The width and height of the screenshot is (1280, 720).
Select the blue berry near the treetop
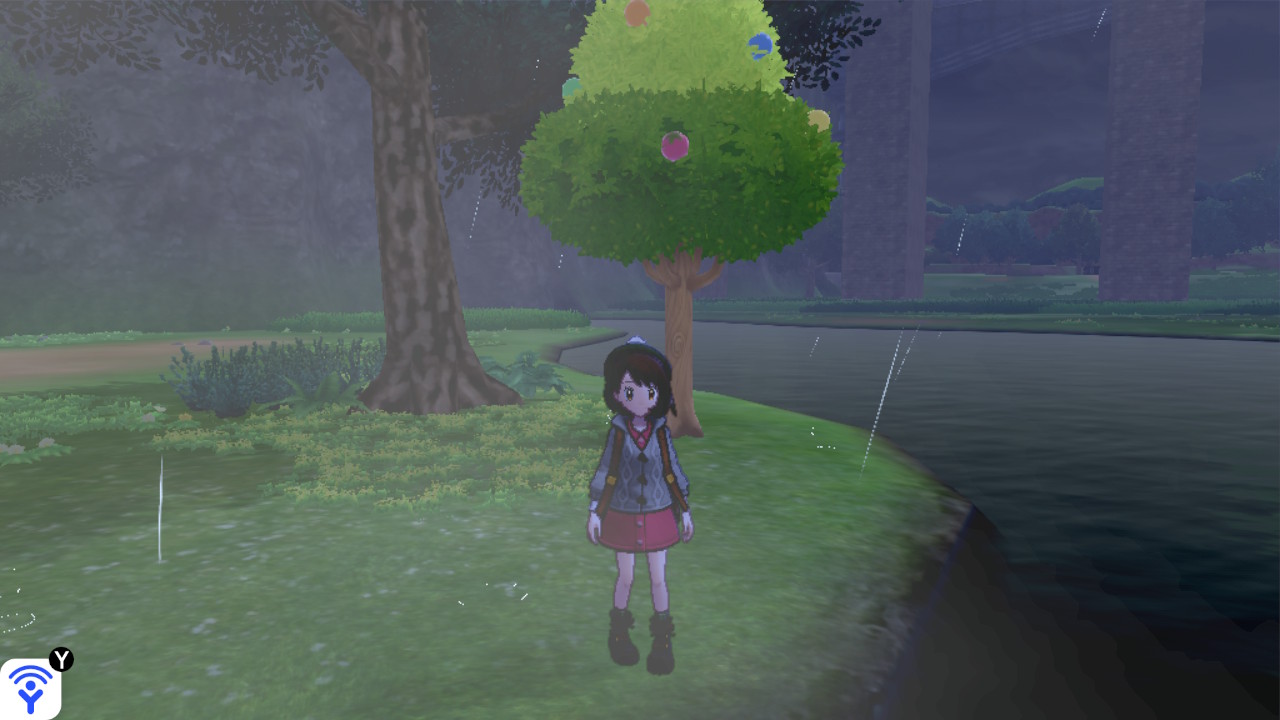click(758, 43)
